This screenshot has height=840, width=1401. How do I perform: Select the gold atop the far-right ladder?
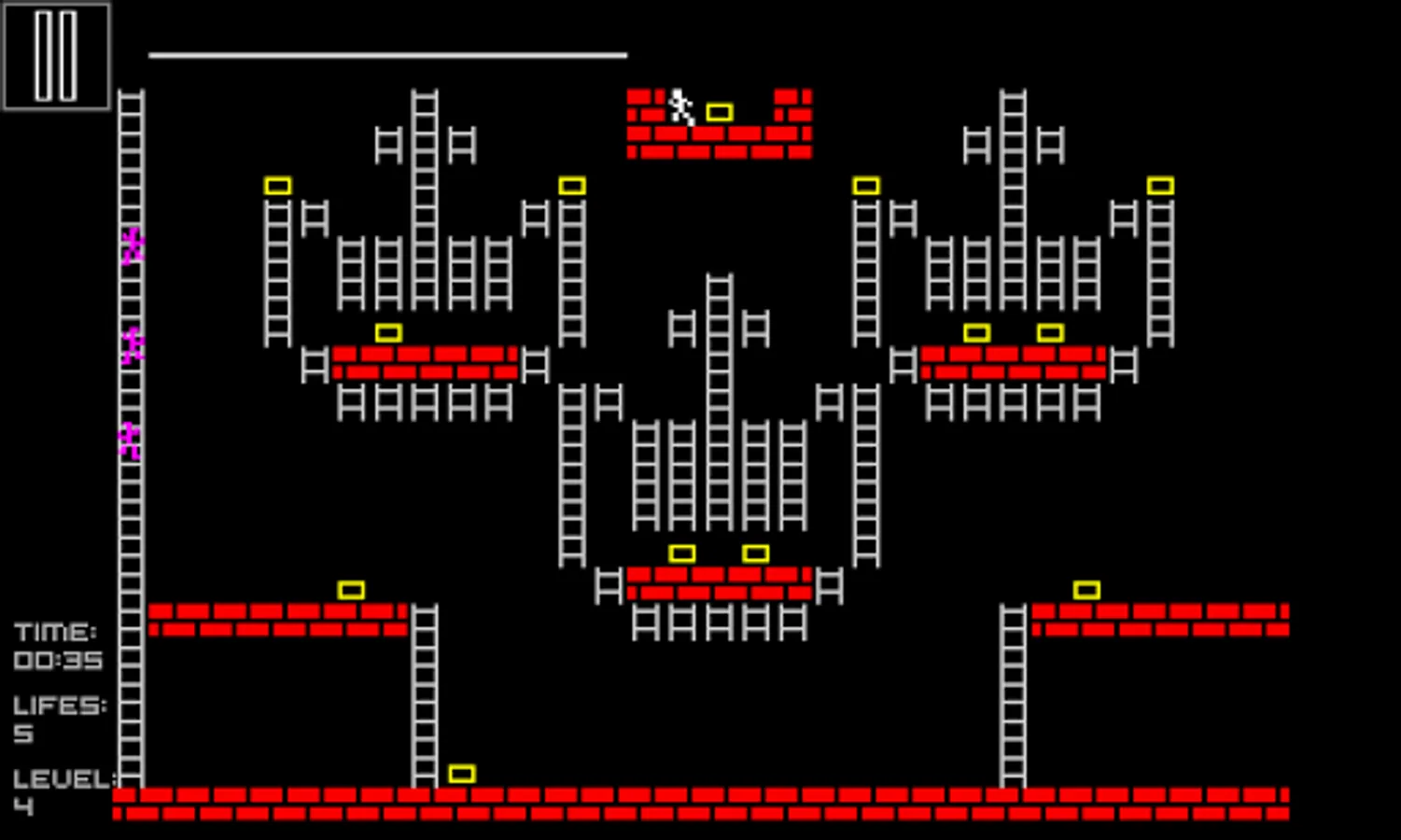(x=1162, y=185)
